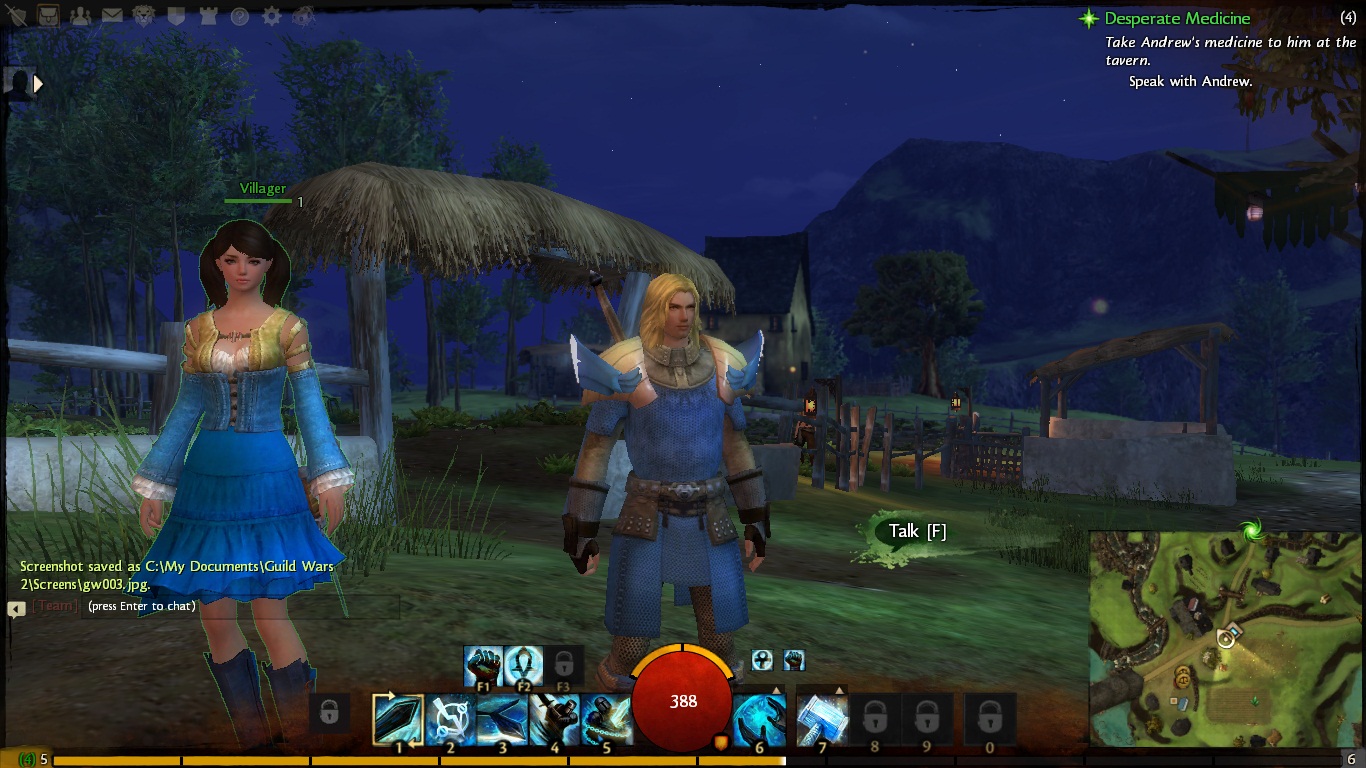
Task: Open the Hero panel sword-and-shield icon
Action: pyautogui.click(x=17, y=16)
